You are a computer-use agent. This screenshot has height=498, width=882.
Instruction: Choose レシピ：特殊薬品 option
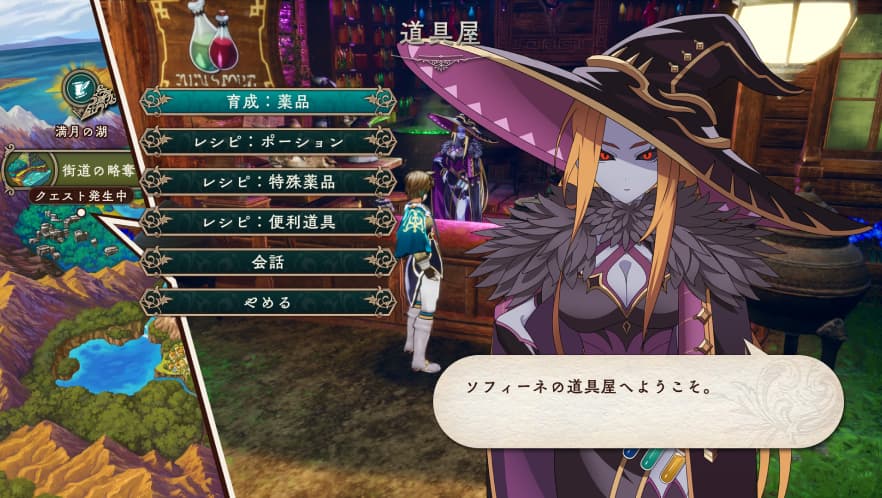coord(268,181)
